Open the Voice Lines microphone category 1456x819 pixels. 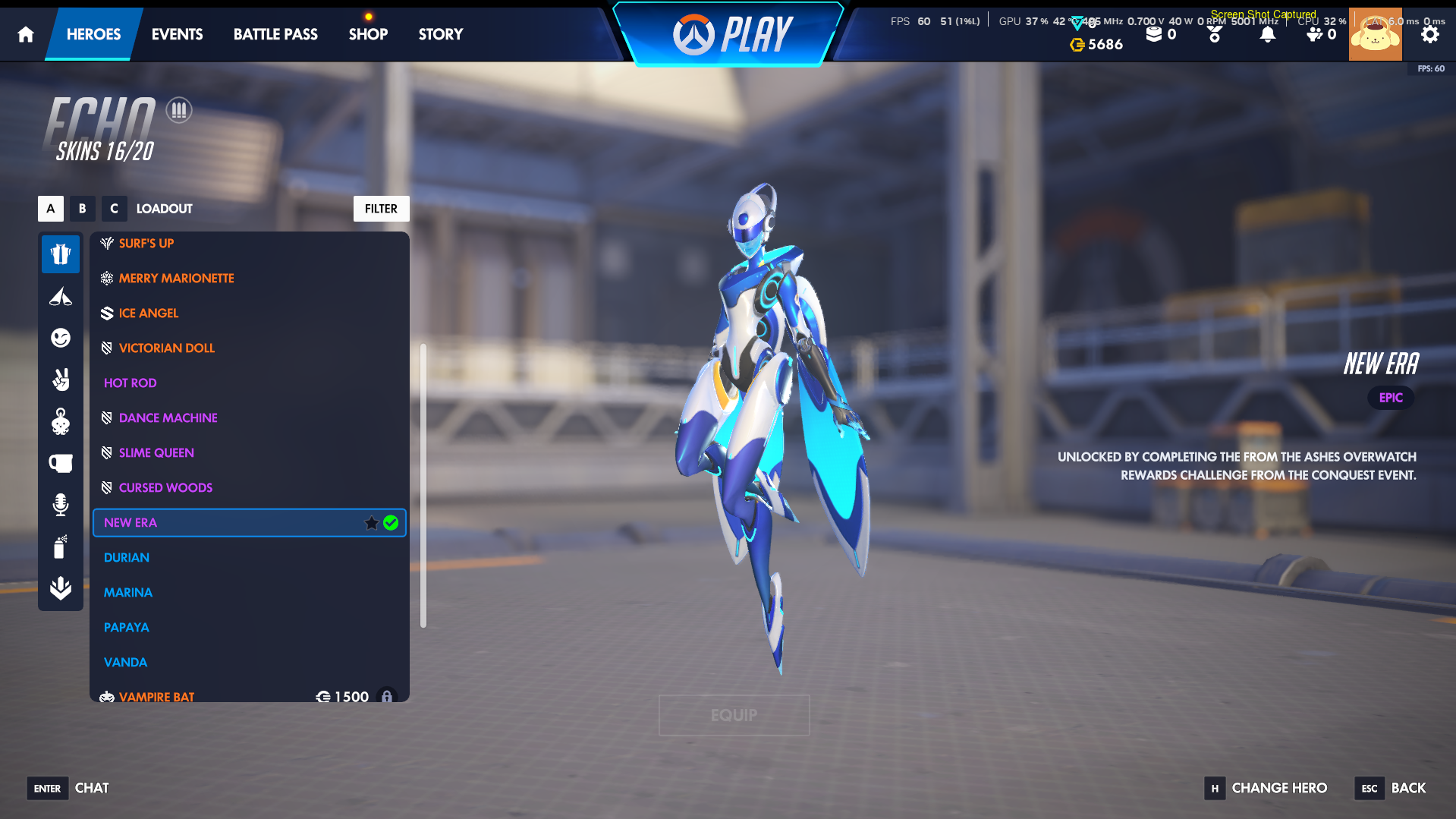61,505
